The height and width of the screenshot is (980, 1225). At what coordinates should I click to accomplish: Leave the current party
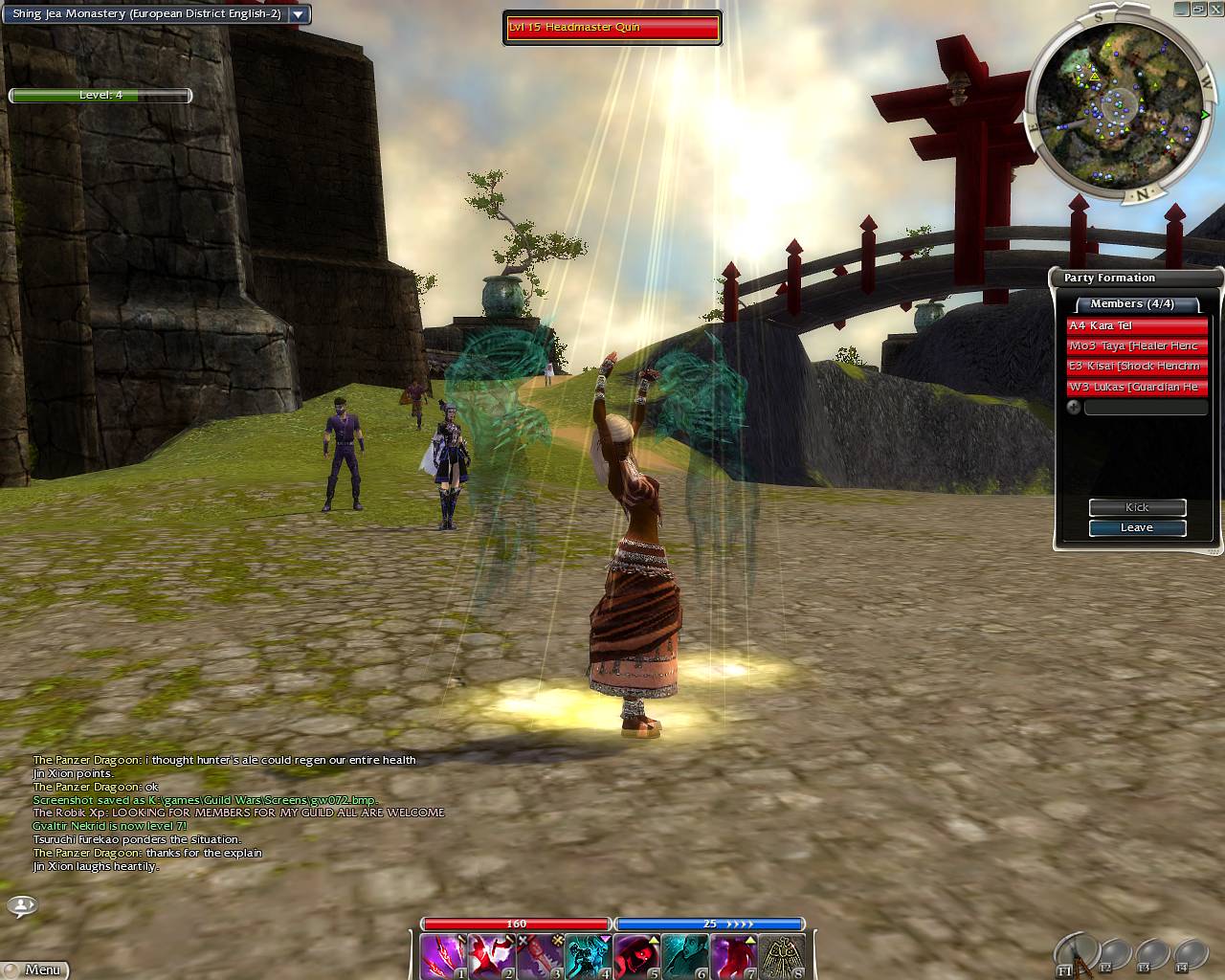[1137, 528]
